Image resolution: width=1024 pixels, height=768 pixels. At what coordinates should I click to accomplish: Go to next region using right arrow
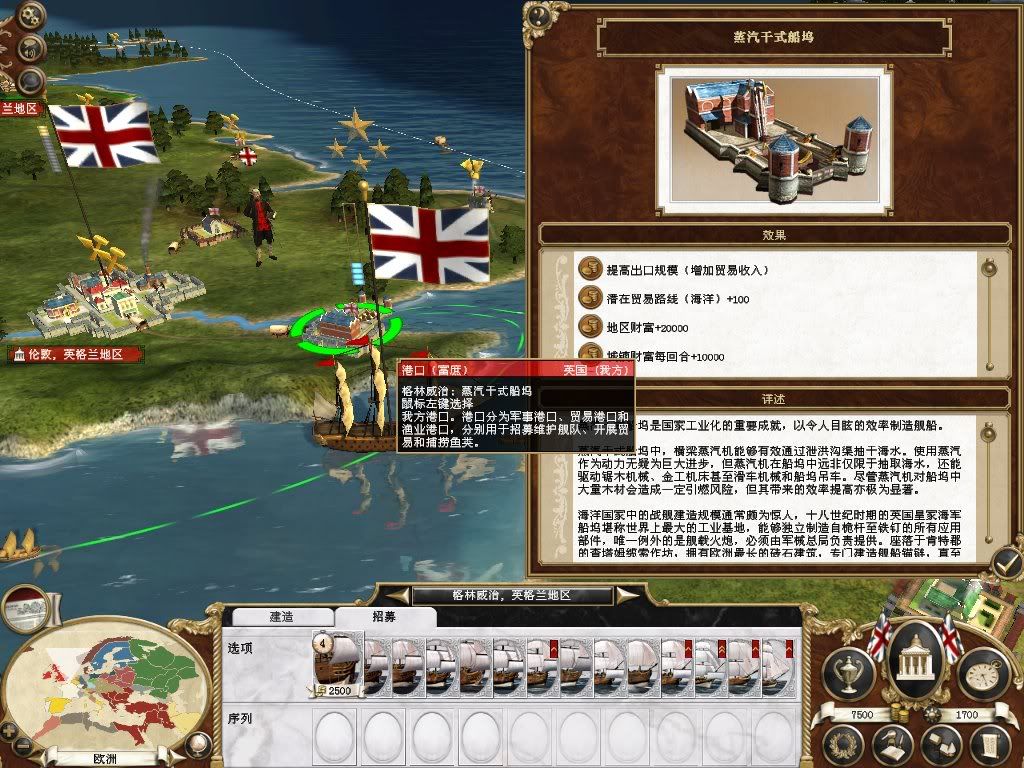[627, 596]
